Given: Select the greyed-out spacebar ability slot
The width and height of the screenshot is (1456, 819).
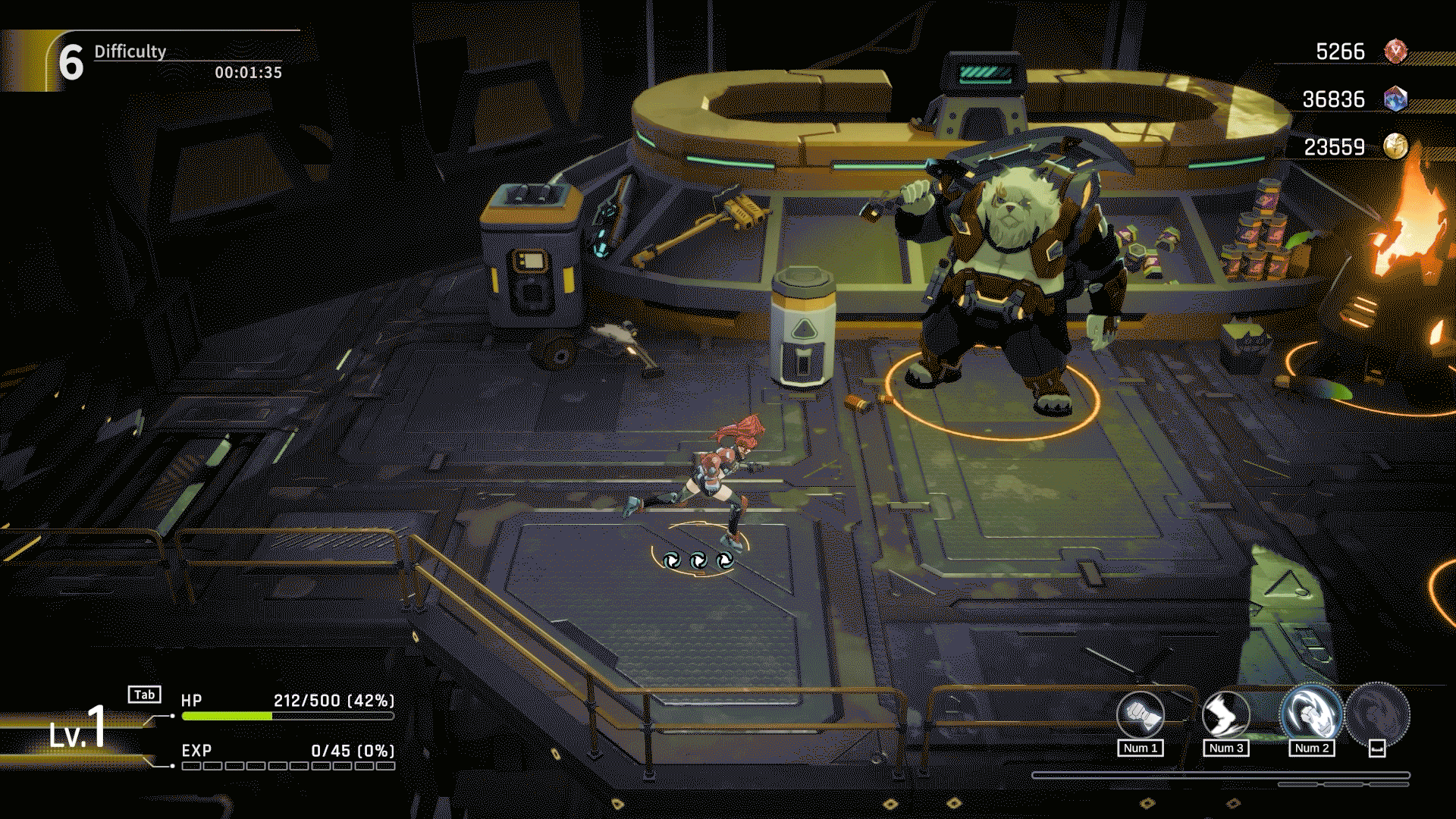Looking at the screenshot, I should pyautogui.click(x=1378, y=715).
